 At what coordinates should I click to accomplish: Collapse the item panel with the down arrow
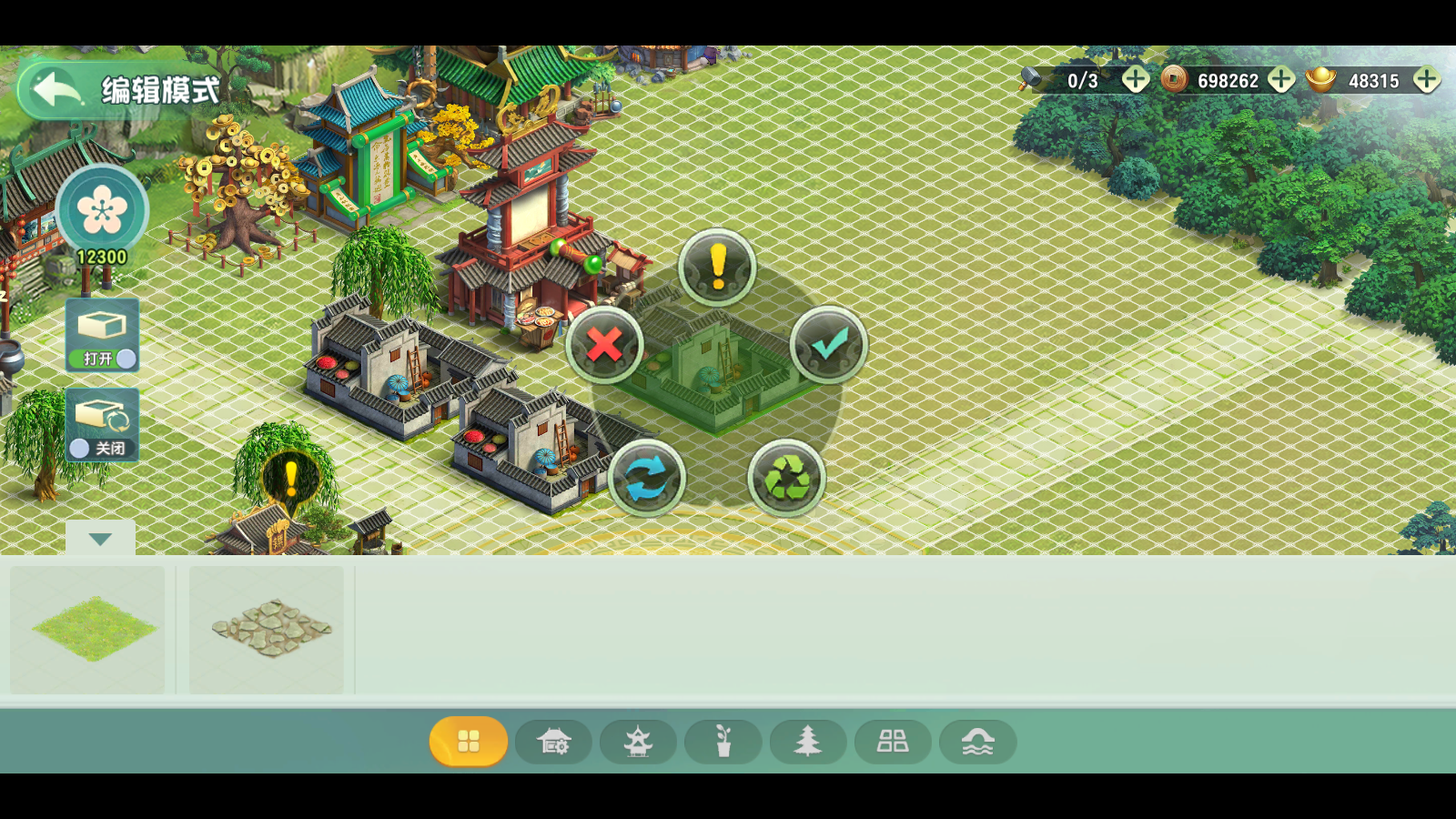click(x=100, y=539)
